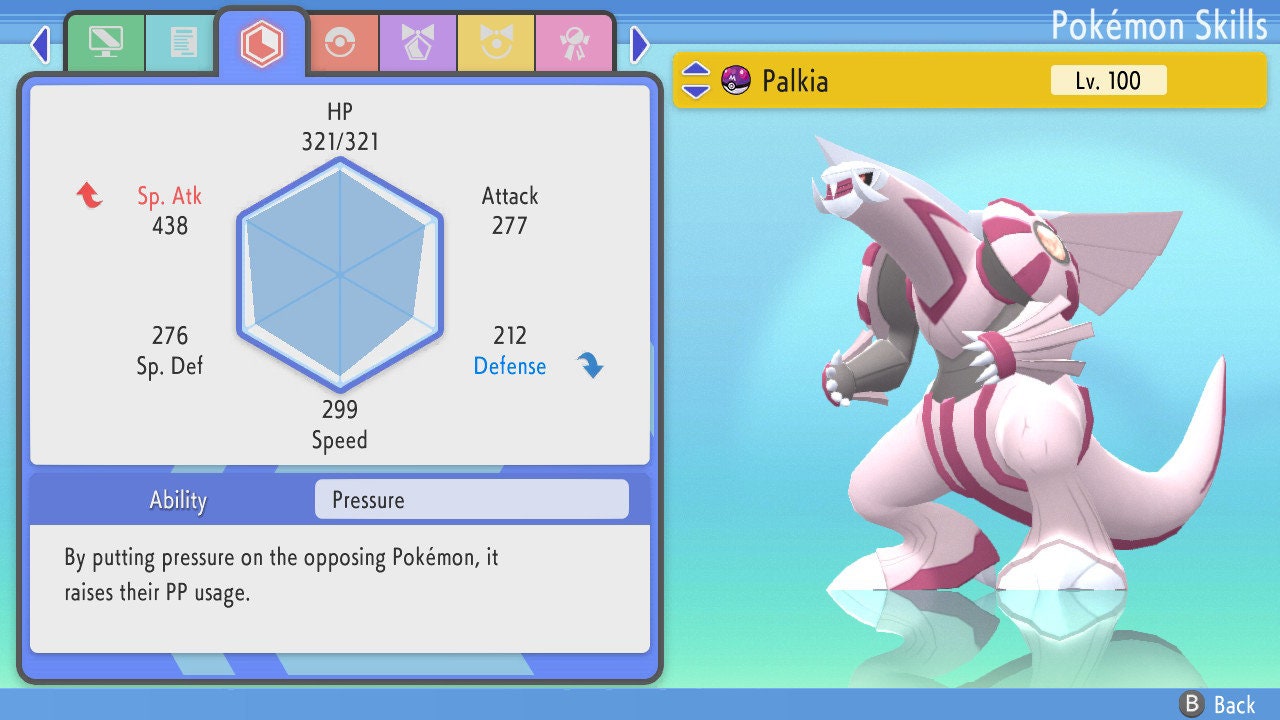Show the pink ribbons tab

tap(574, 42)
